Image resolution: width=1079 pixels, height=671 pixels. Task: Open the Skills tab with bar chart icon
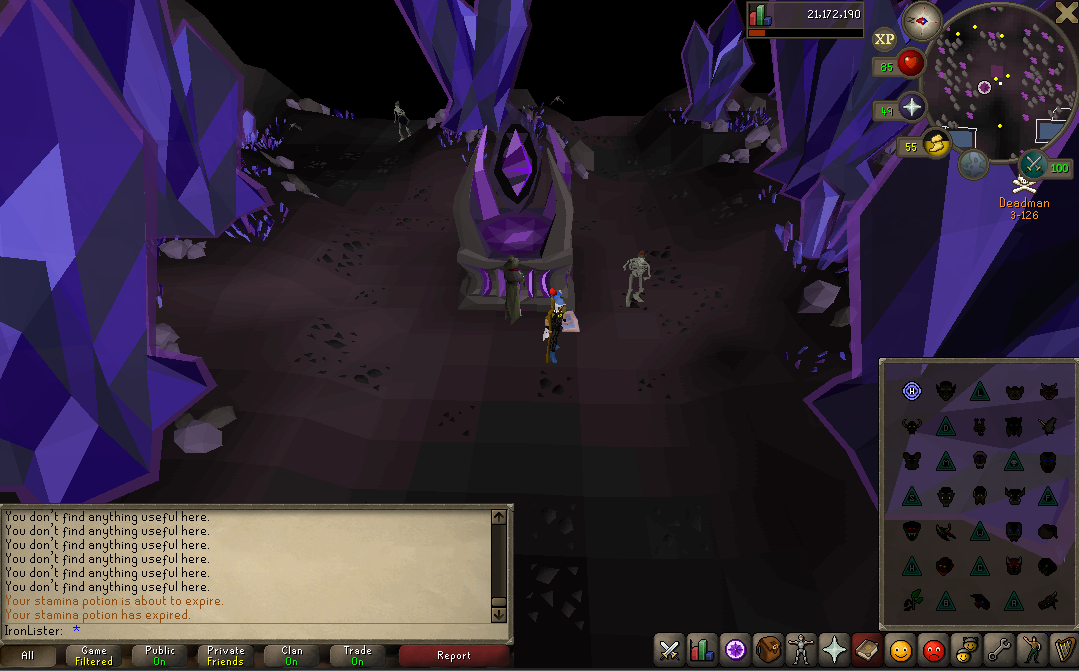click(x=701, y=651)
